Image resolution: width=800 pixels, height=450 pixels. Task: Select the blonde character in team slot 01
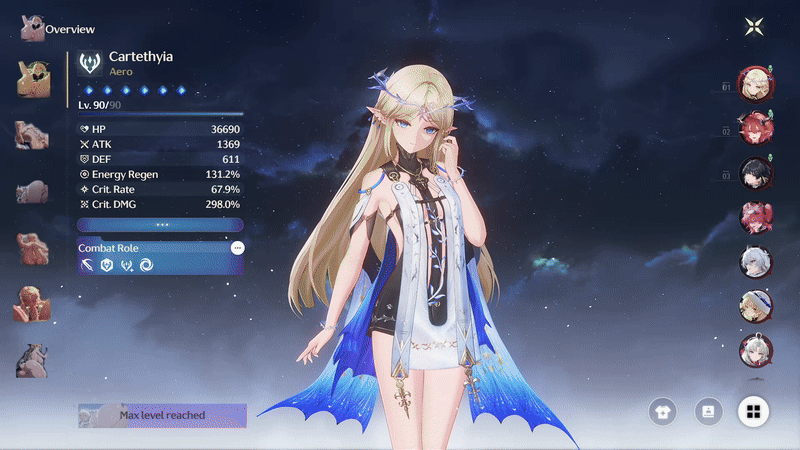(x=754, y=84)
